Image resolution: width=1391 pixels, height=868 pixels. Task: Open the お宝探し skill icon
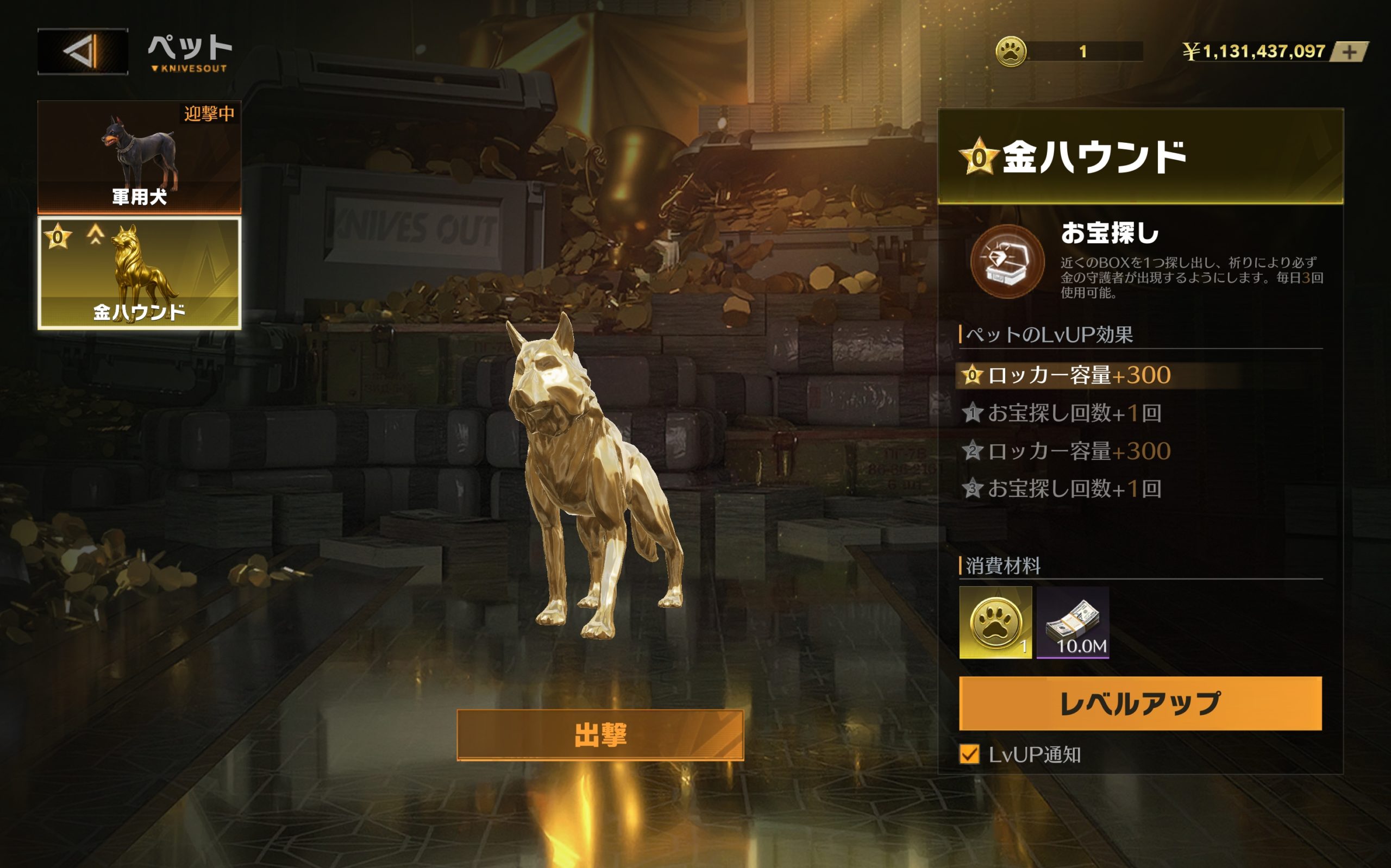click(x=1007, y=262)
